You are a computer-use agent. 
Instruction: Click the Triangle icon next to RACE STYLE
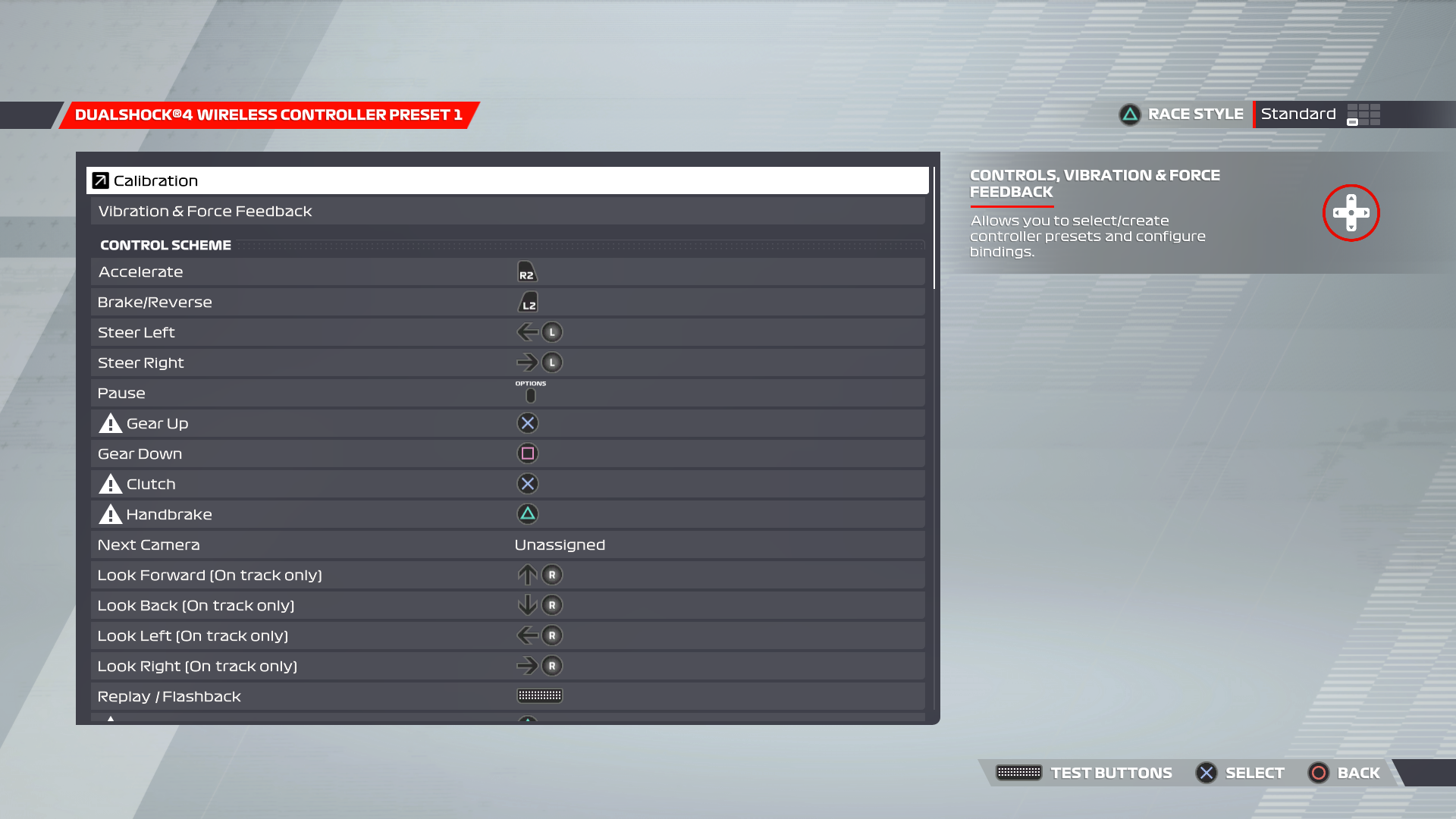pyautogui.click(x=1128, y=114)
